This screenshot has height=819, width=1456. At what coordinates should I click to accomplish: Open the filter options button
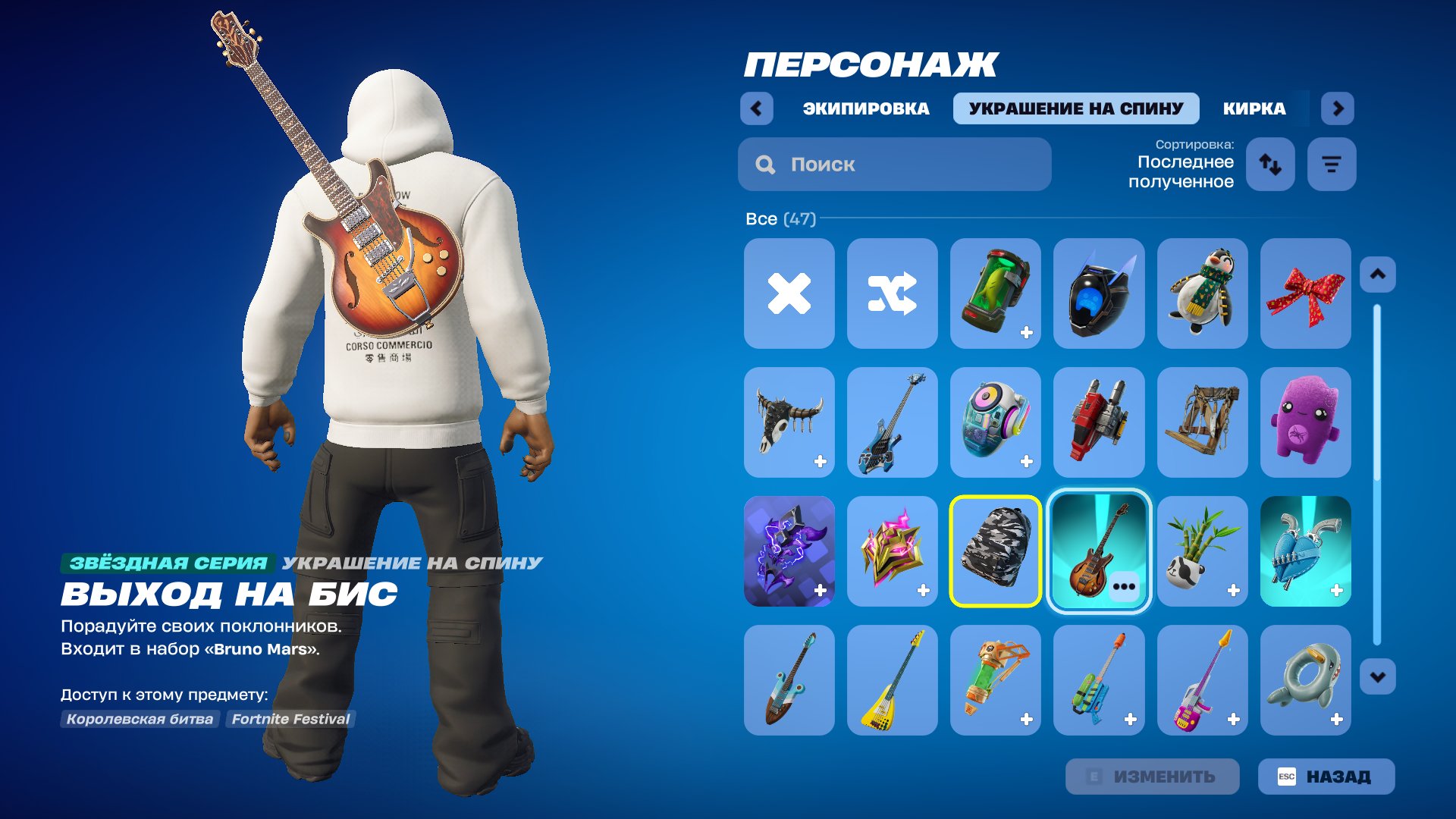1331,164
